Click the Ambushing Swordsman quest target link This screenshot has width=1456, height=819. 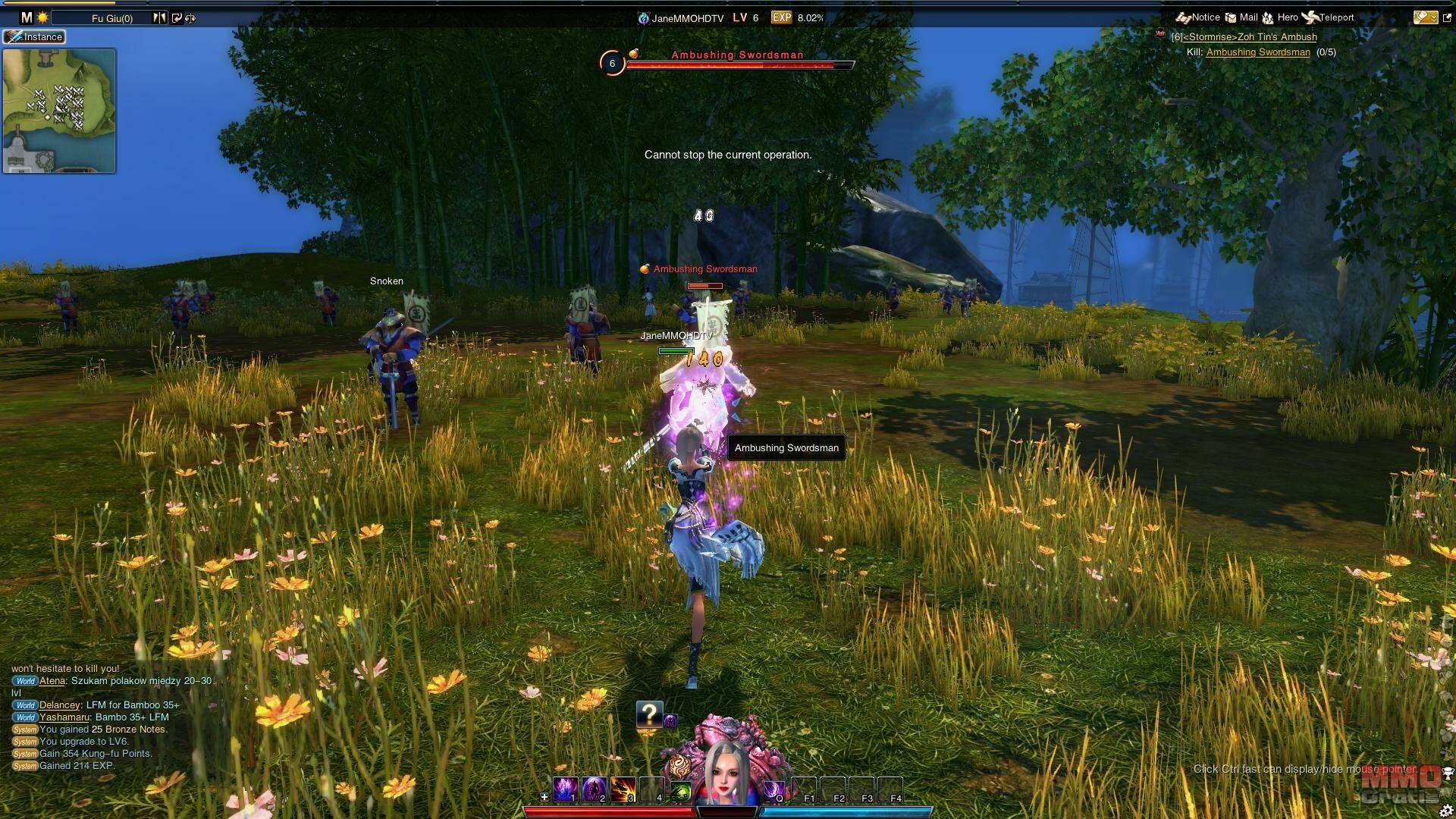1258,52
